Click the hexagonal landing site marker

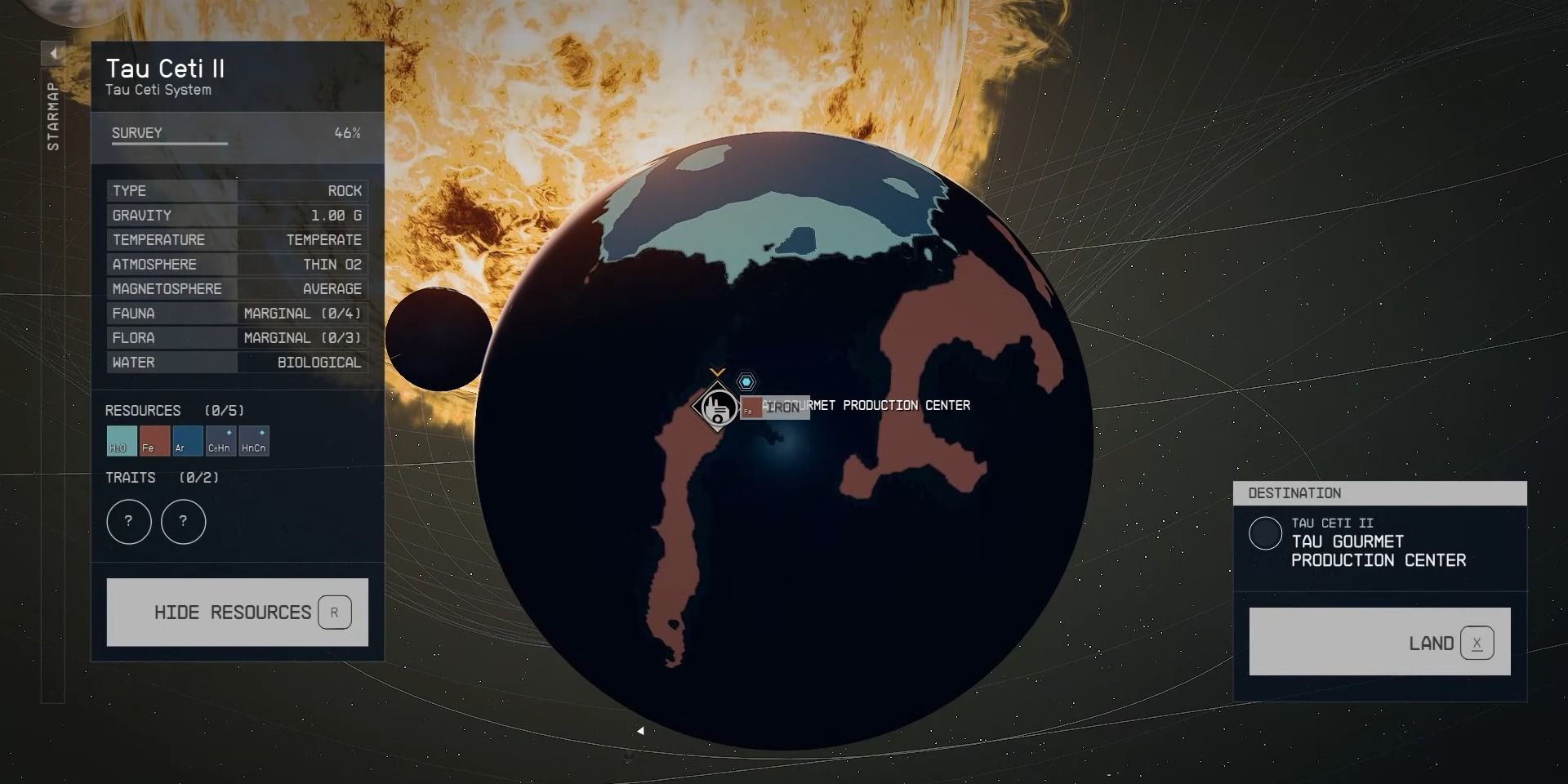click(747, 381)
